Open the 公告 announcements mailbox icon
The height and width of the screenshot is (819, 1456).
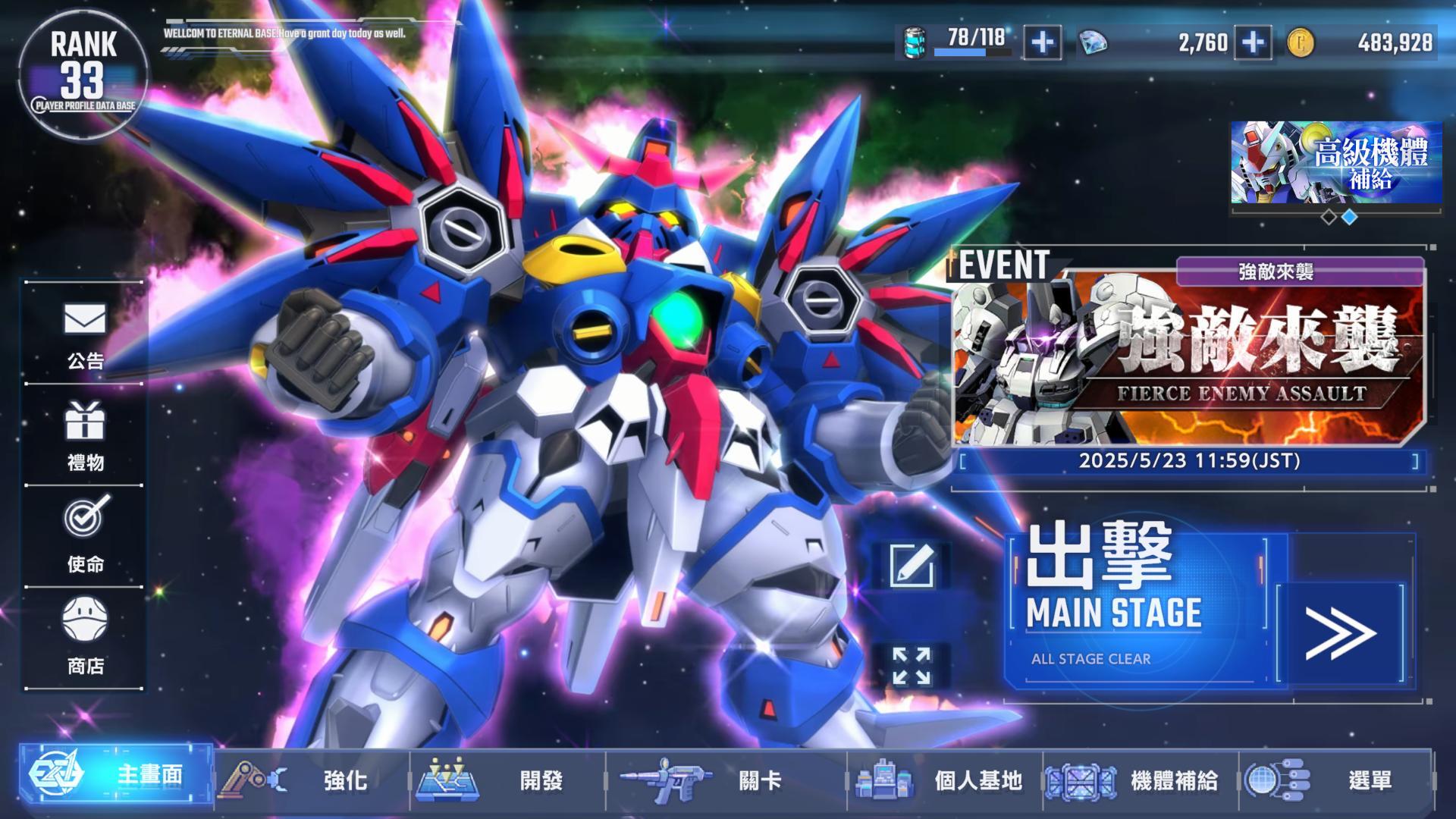(x=86, y=322)
